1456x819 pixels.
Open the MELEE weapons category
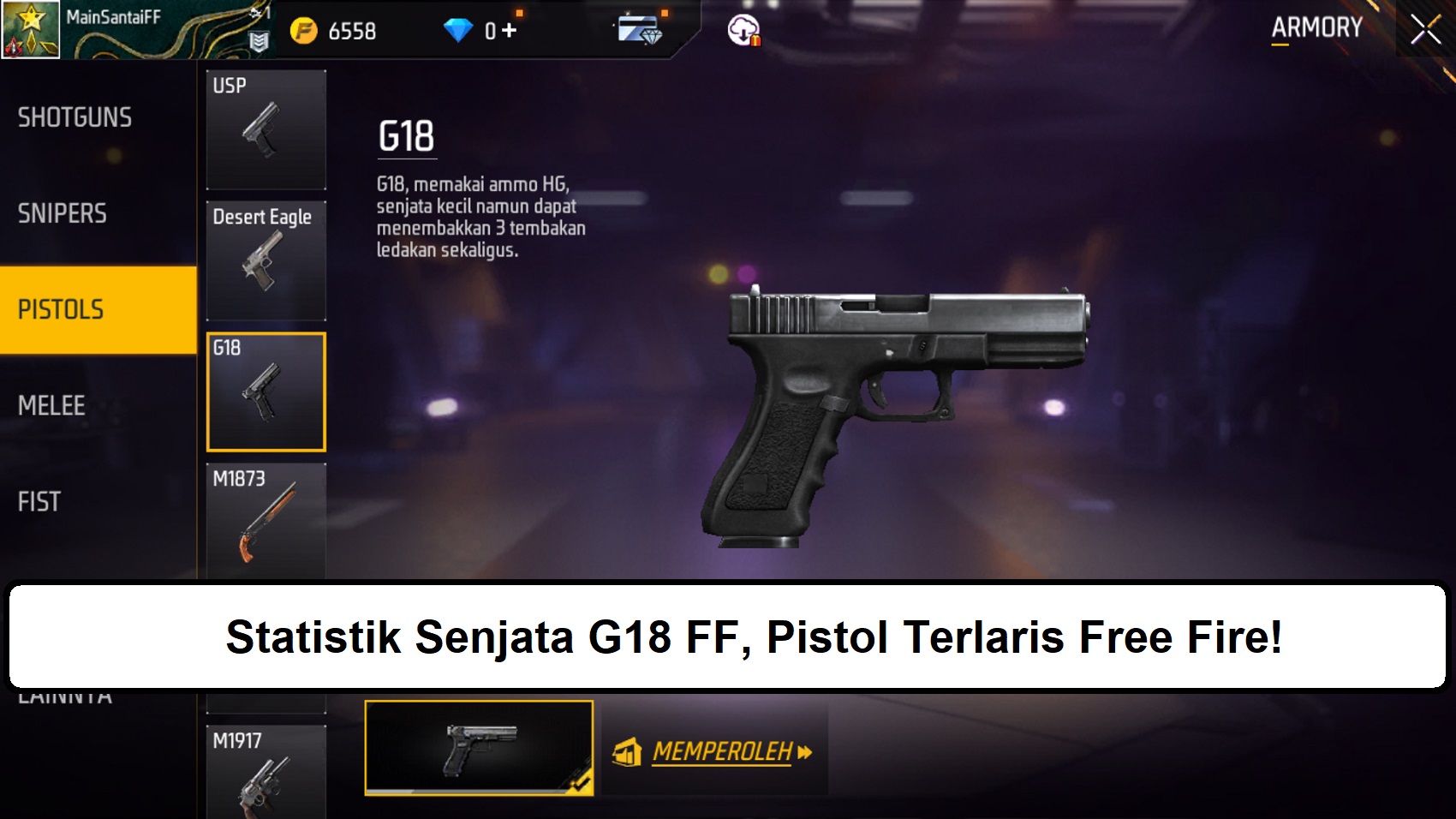(x=51, y=405)
